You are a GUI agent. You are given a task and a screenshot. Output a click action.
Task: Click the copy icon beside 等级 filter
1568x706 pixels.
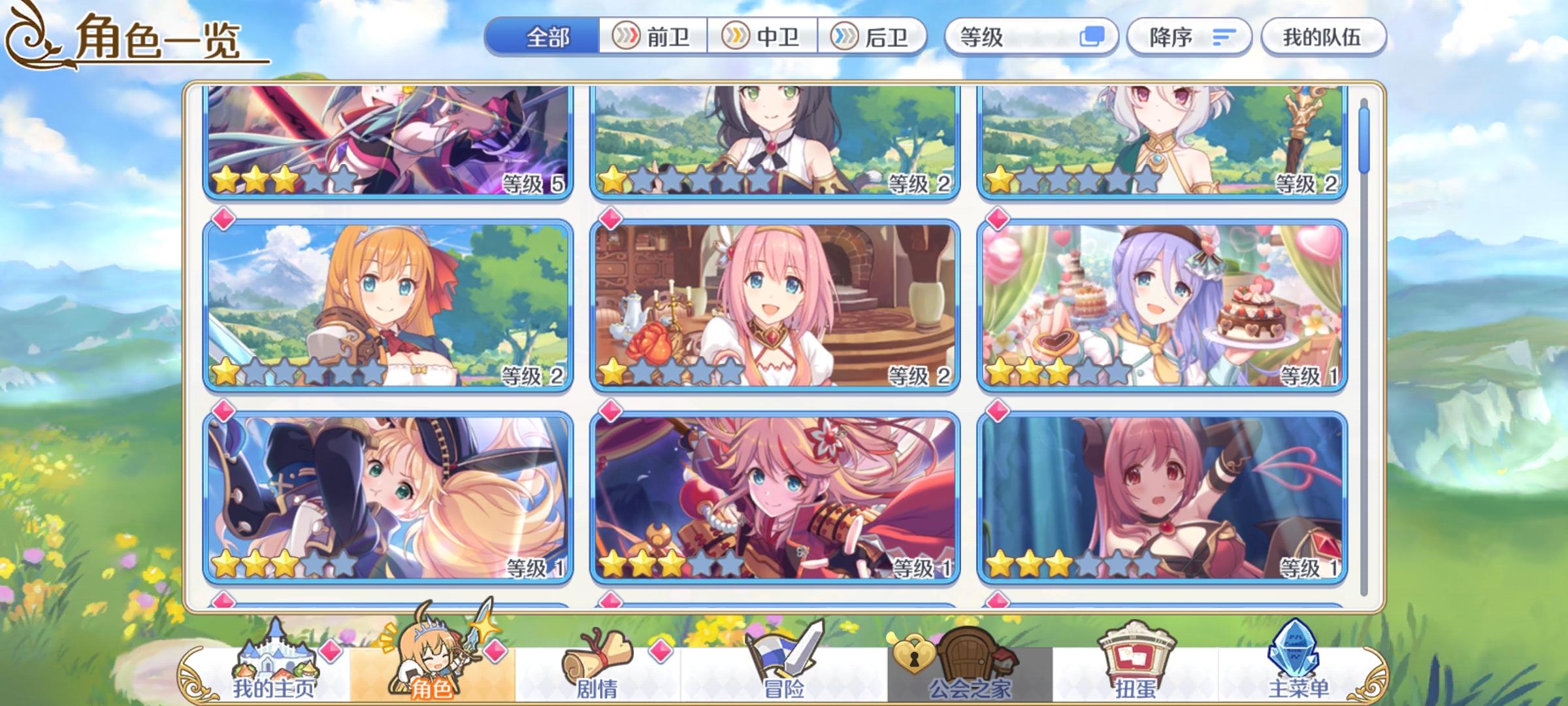pos(1092,37)
